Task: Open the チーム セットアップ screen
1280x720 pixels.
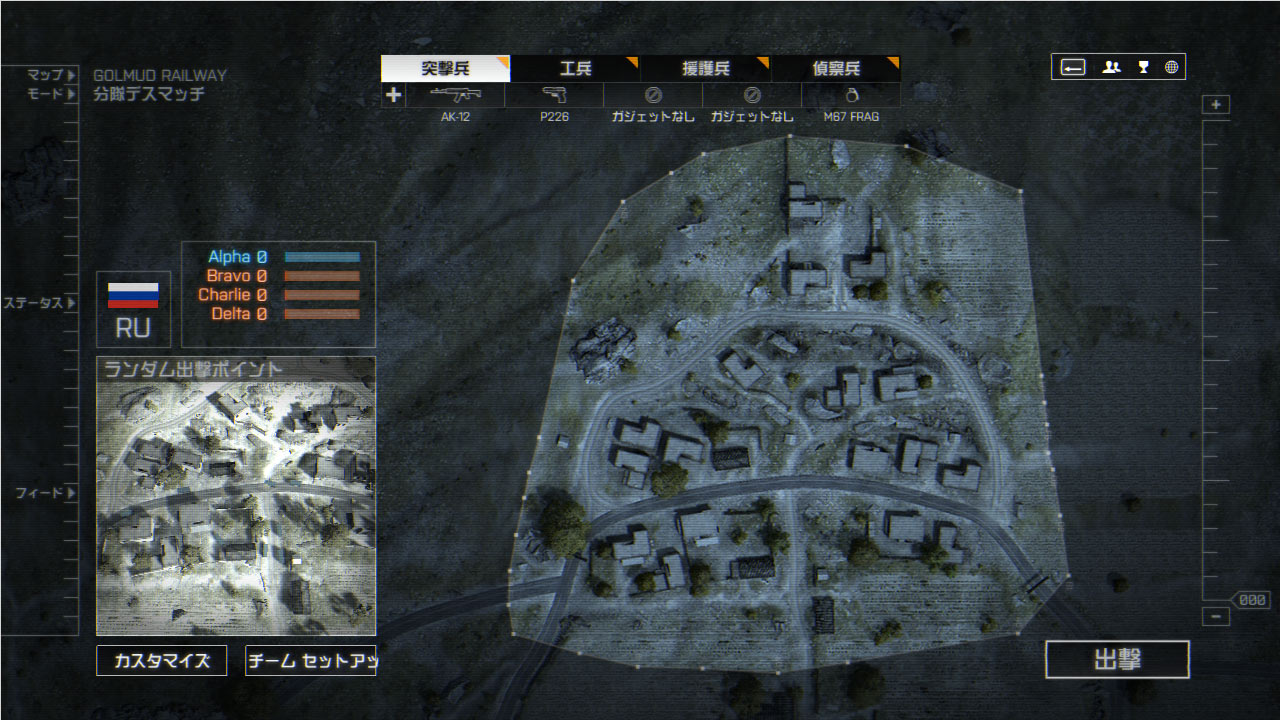Action: (310, 661)
